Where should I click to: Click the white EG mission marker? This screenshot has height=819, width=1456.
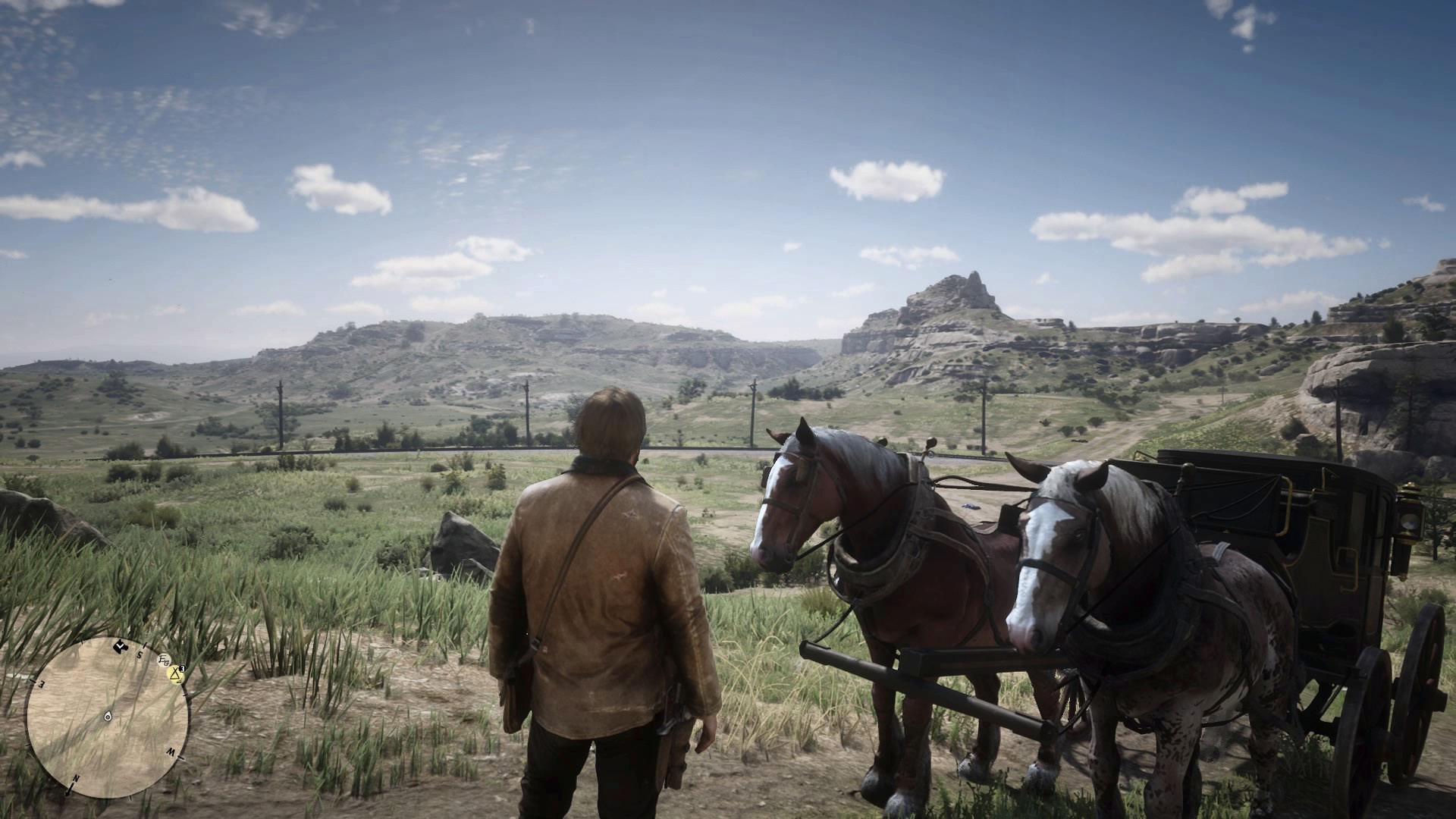(164, 660)
